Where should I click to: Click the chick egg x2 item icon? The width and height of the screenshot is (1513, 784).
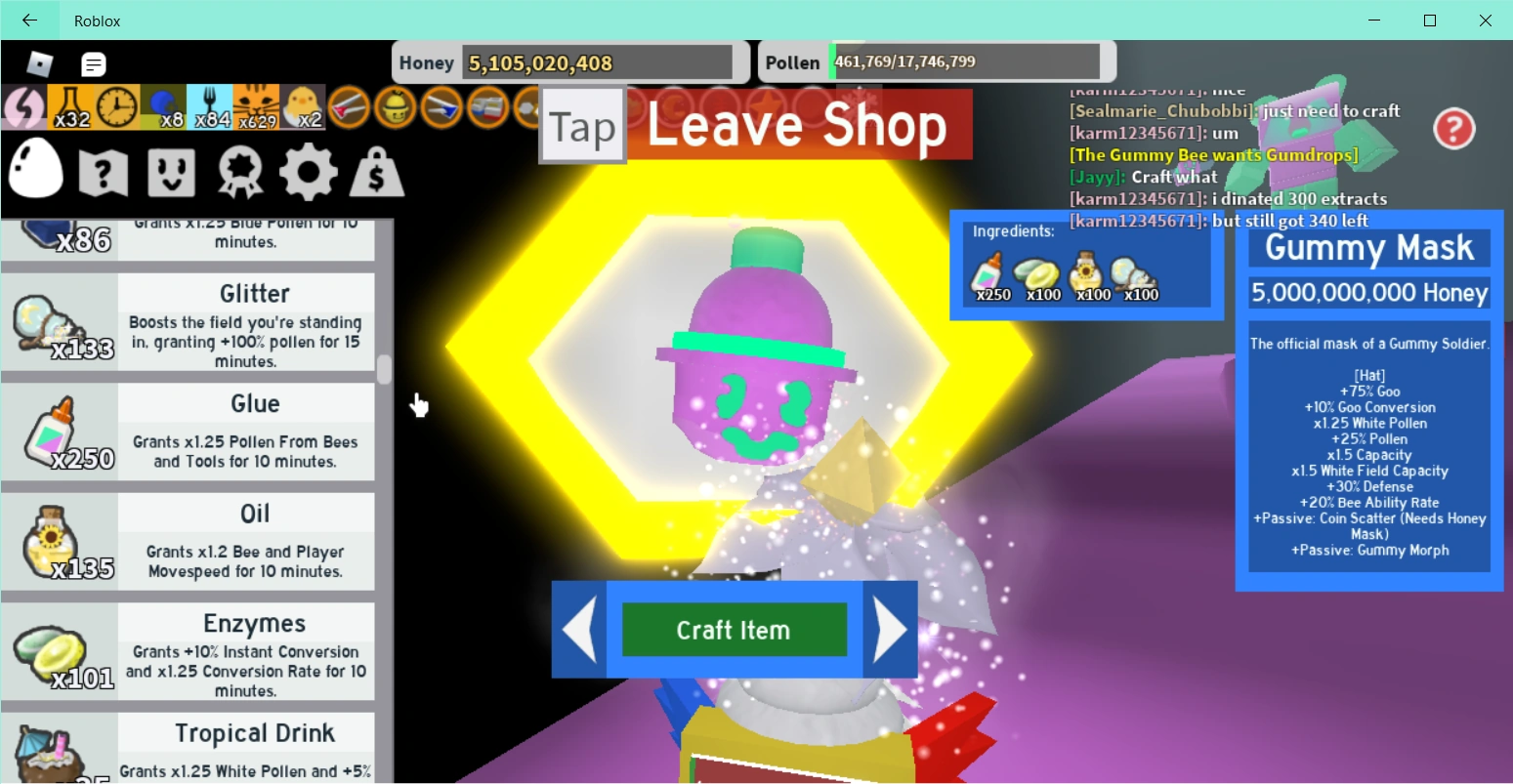coord(301,105)
